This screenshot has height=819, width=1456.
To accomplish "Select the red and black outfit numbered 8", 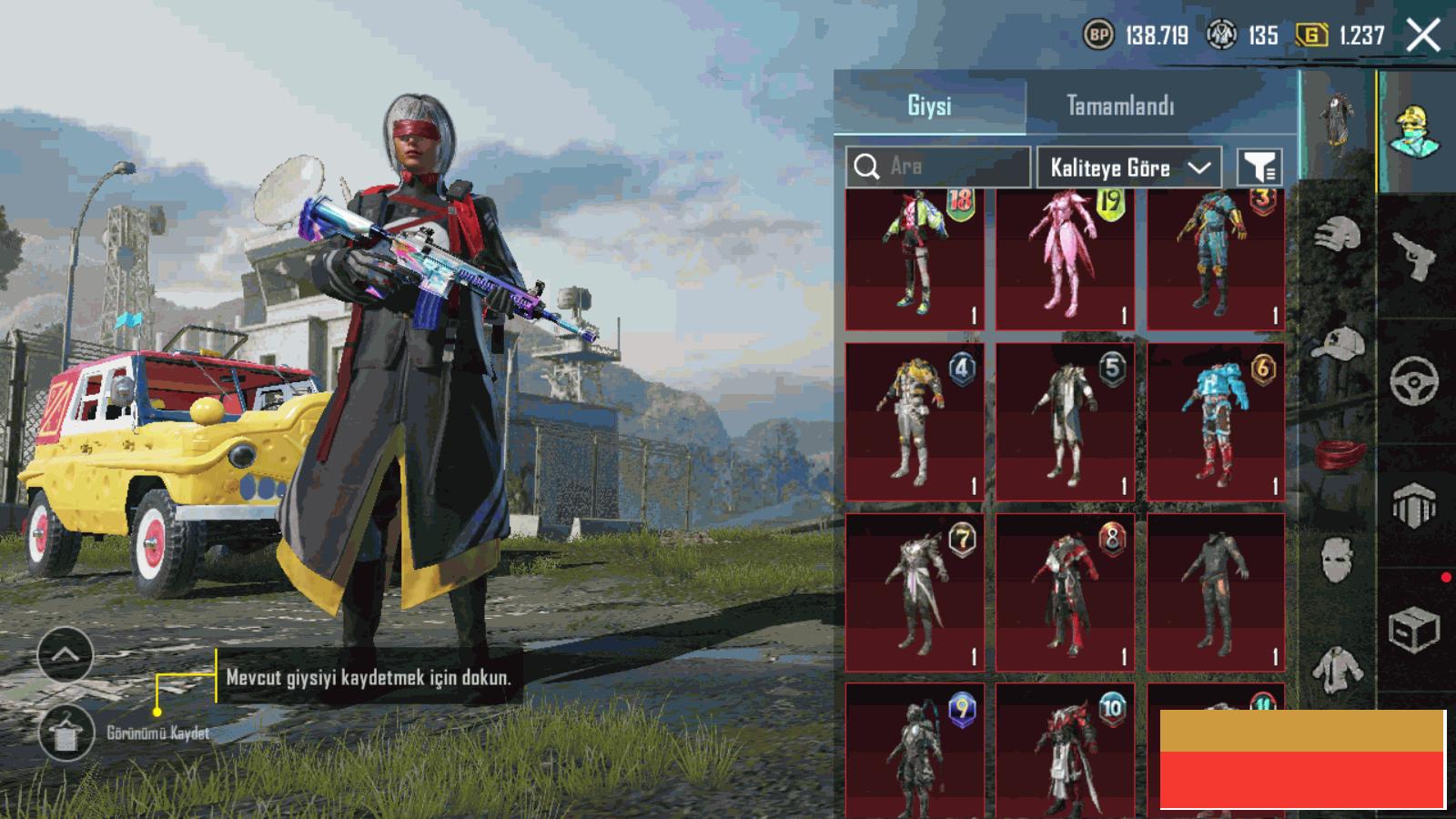I will pos(1065,592).
